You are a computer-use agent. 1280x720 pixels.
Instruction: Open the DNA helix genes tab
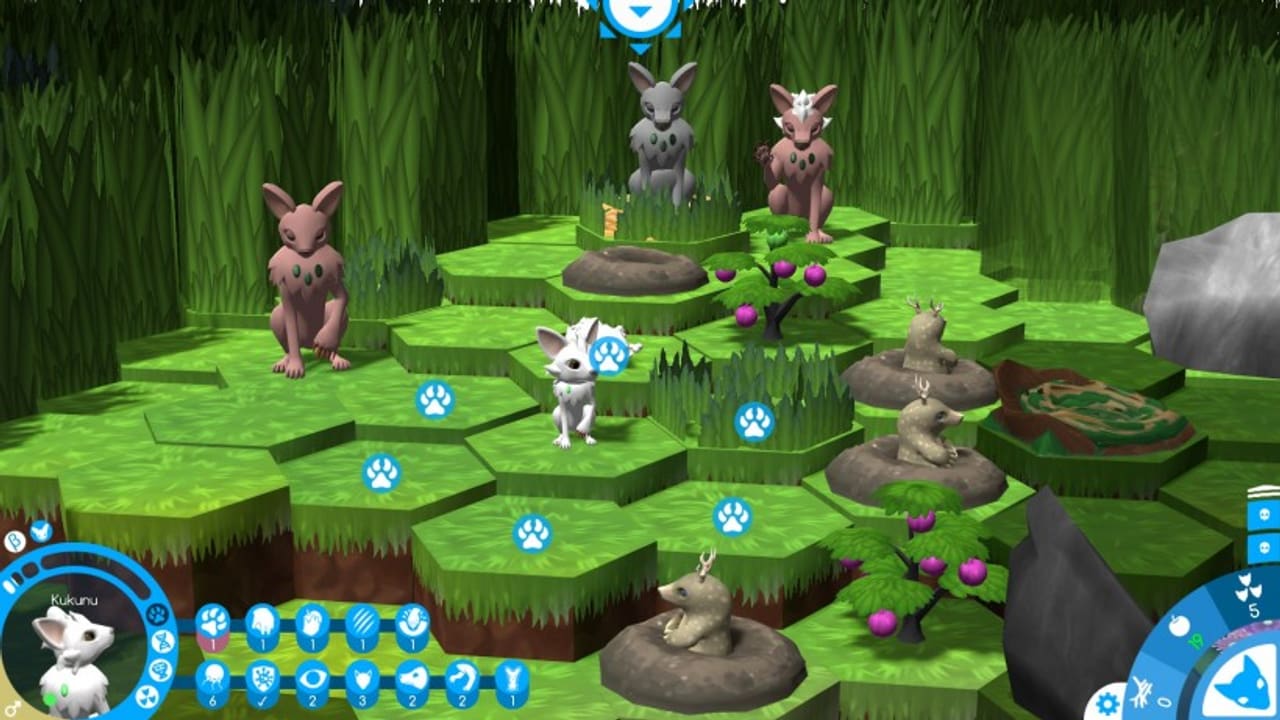point(164,641)
